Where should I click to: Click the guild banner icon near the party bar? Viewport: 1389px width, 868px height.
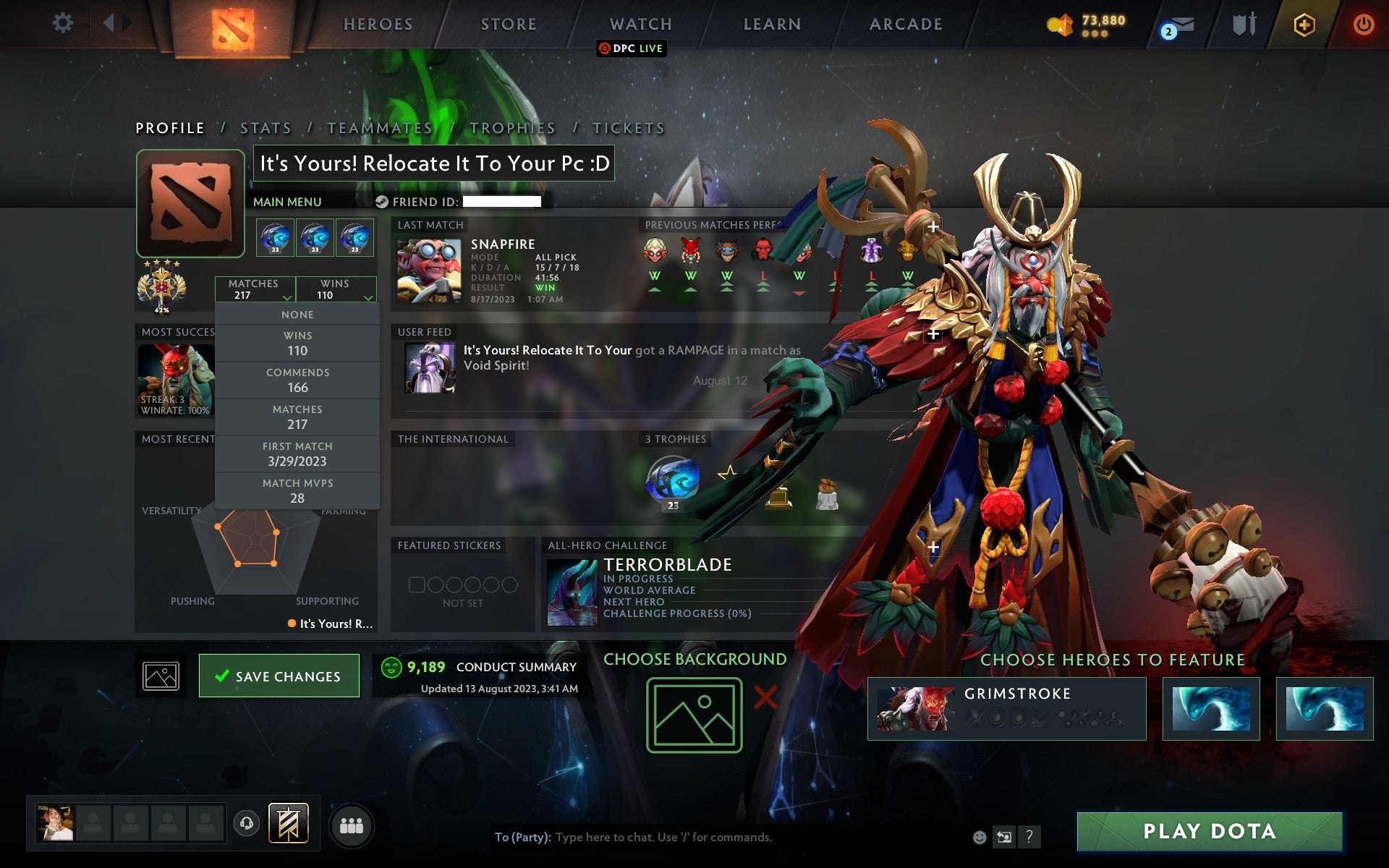click(x=289, y=822)
